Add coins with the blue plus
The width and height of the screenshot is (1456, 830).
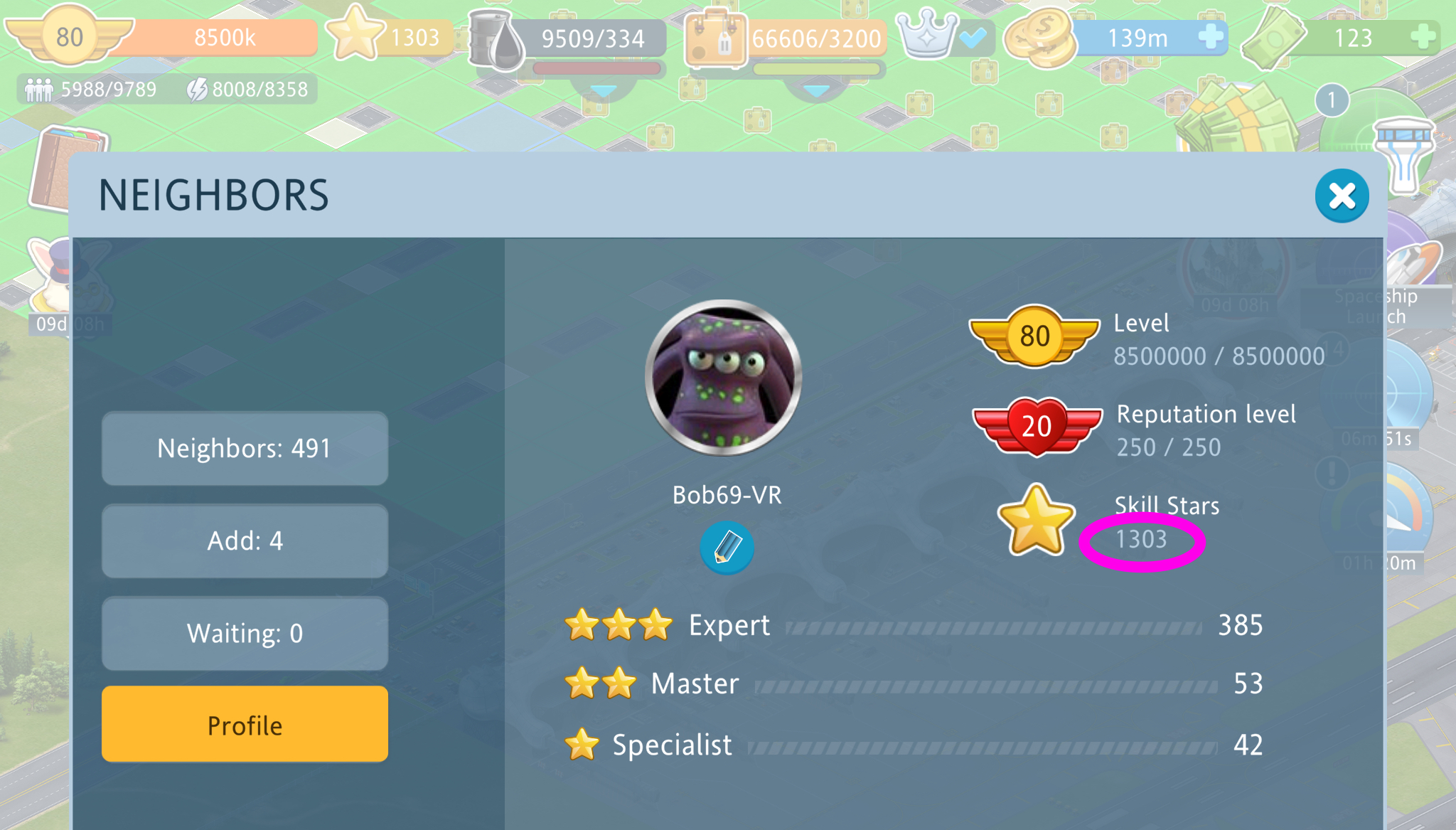tap(1209, 36)
